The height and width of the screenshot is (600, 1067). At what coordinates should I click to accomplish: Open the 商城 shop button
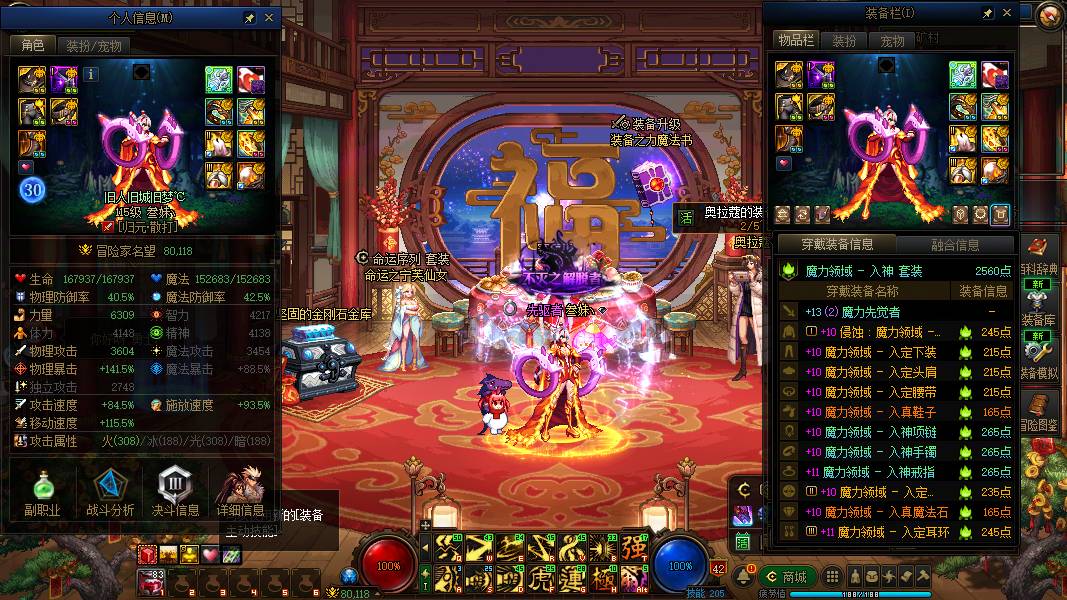785,577
